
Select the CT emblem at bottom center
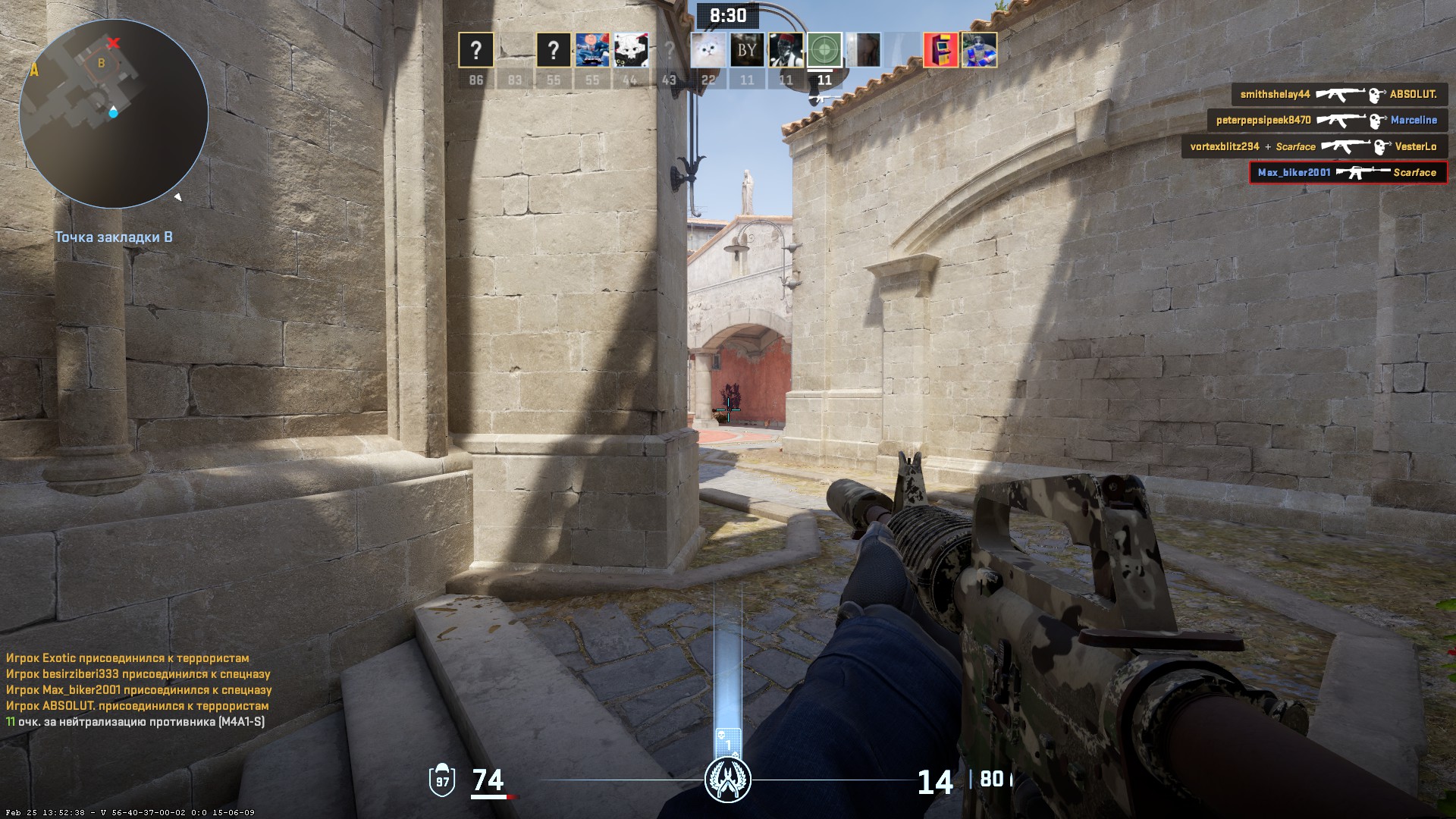click(x=728, y=780)
